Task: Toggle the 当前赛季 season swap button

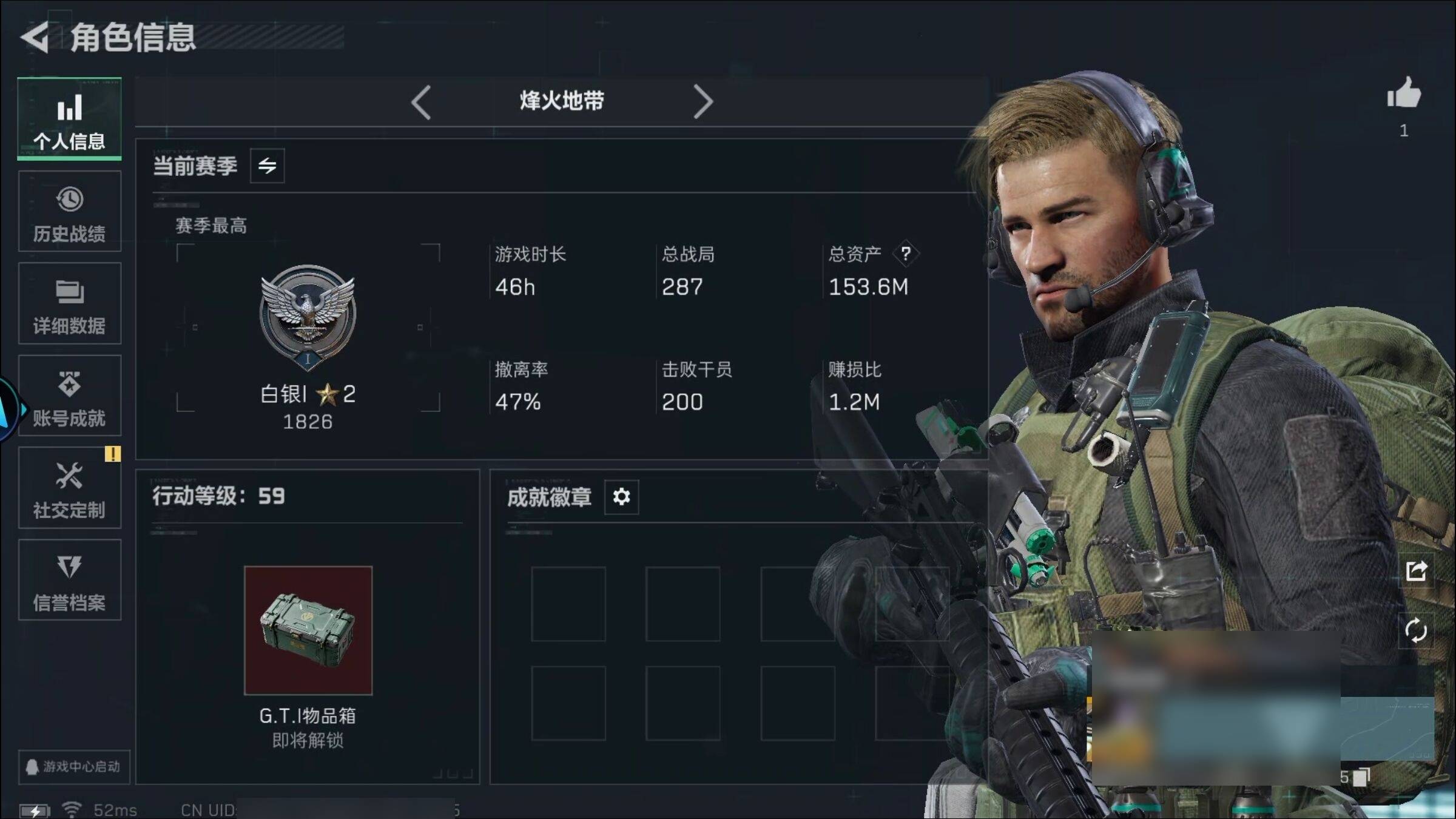Action: (x=267, y=166)
